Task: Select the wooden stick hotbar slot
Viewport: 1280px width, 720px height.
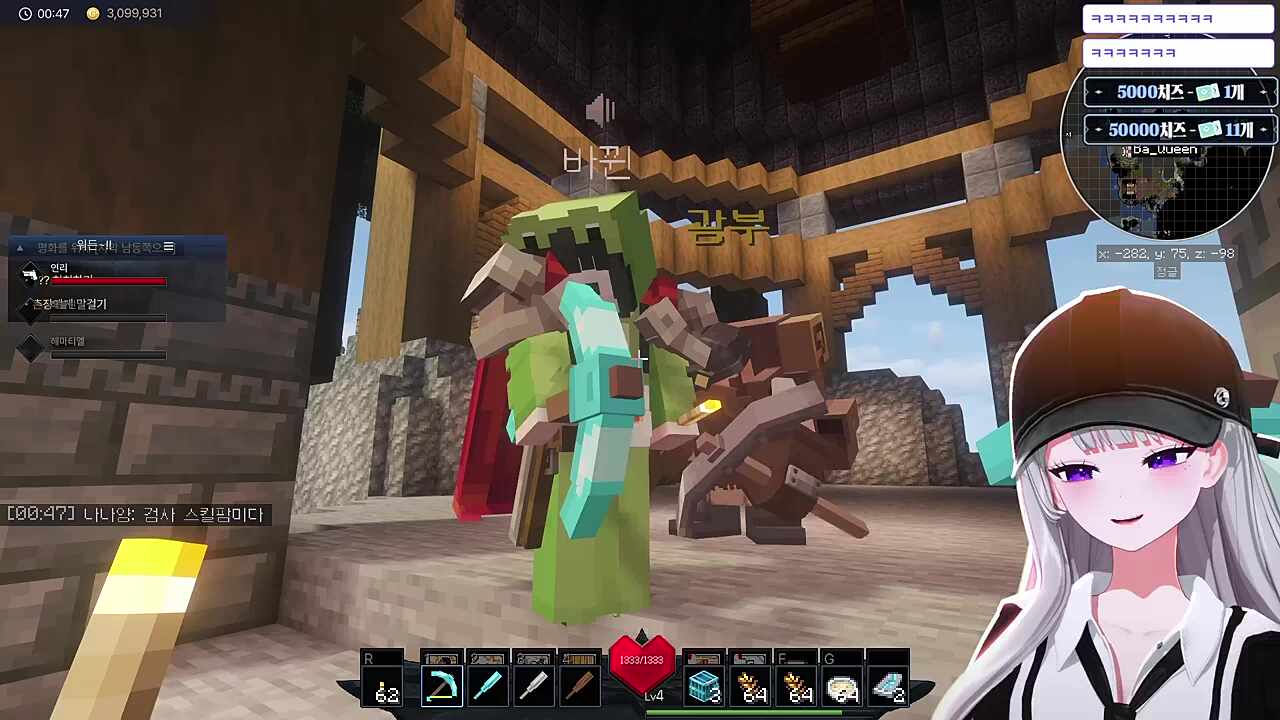Action: tap(579, 686)
